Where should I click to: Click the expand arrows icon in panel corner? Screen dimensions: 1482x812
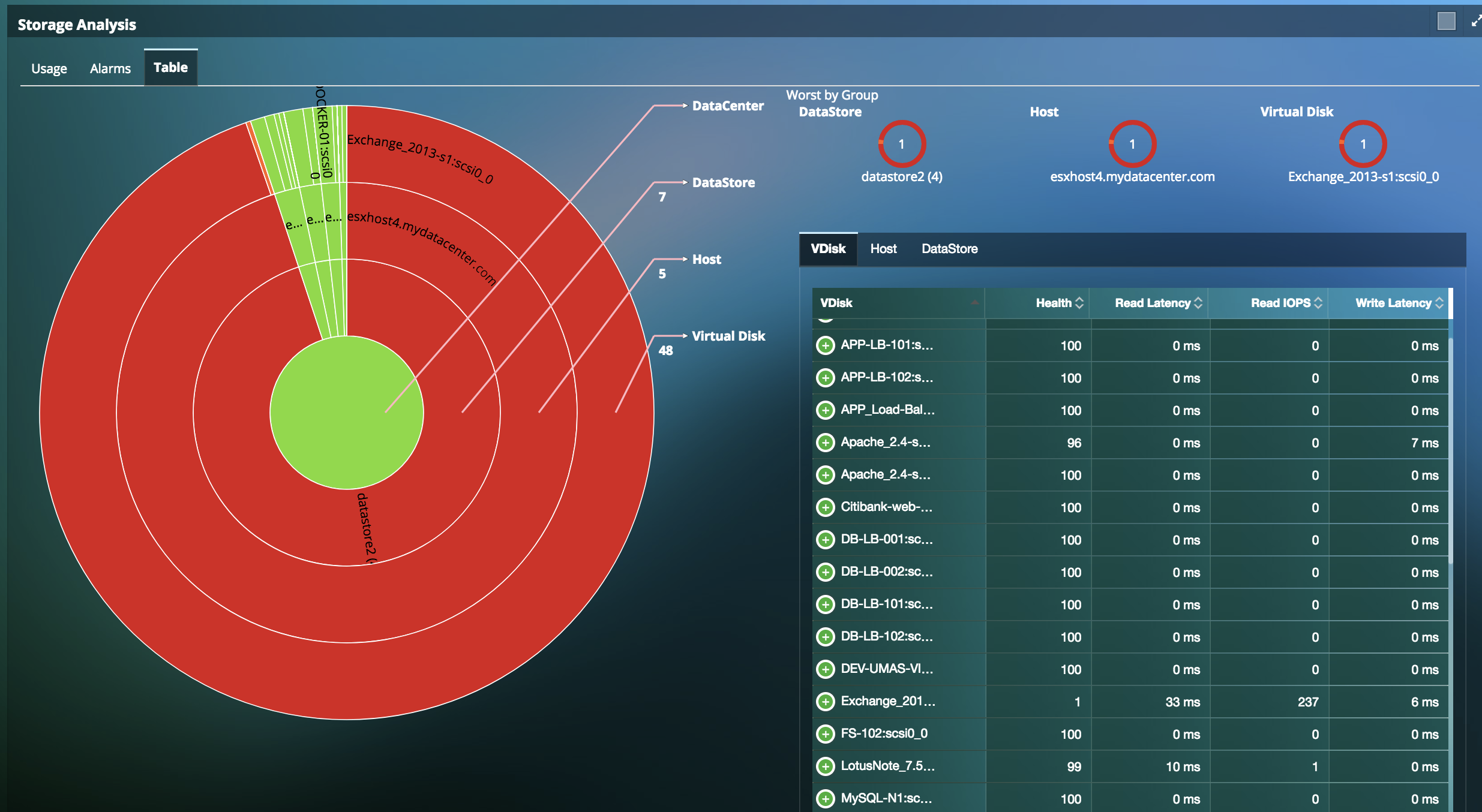pos(1477,21)
